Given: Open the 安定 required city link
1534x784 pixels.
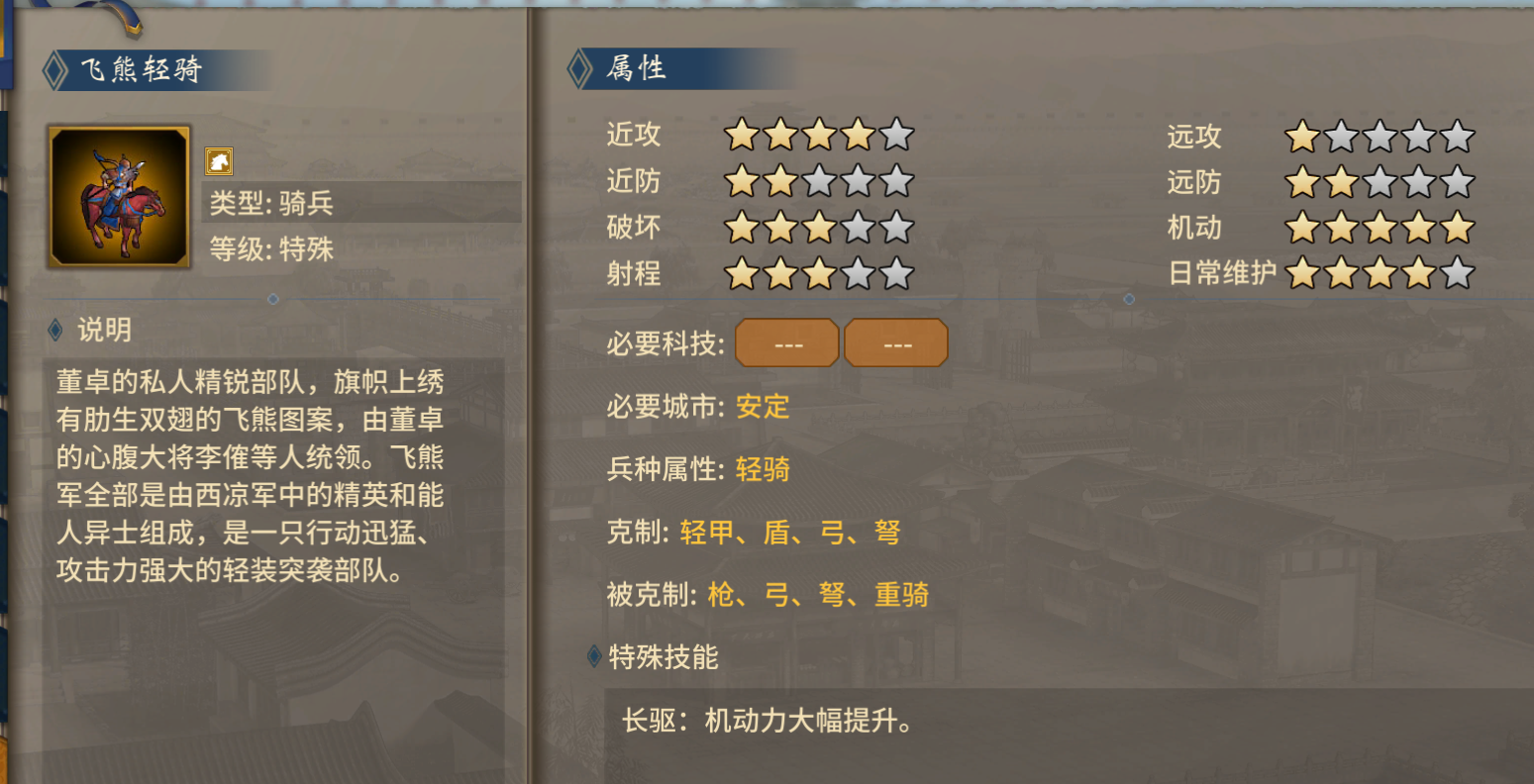Looking at the screenshot, I should click(x=762, y=407).
